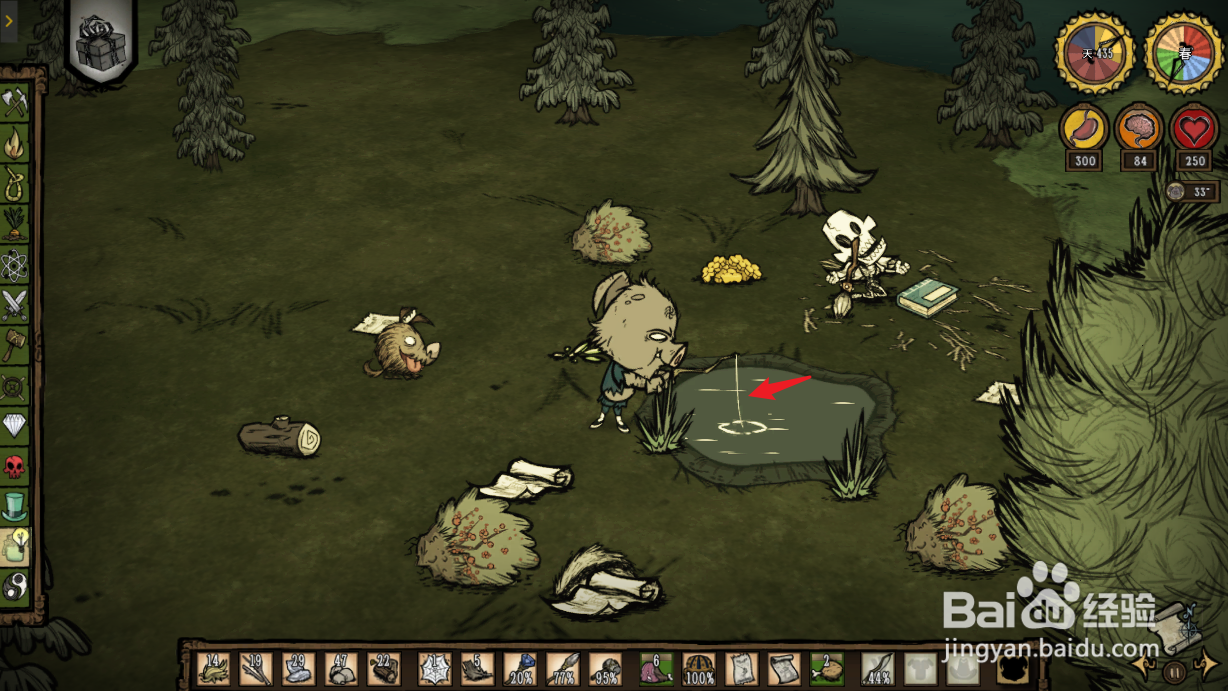
Task: Pick the twigs stack of 19
Action: pos(257,668)
